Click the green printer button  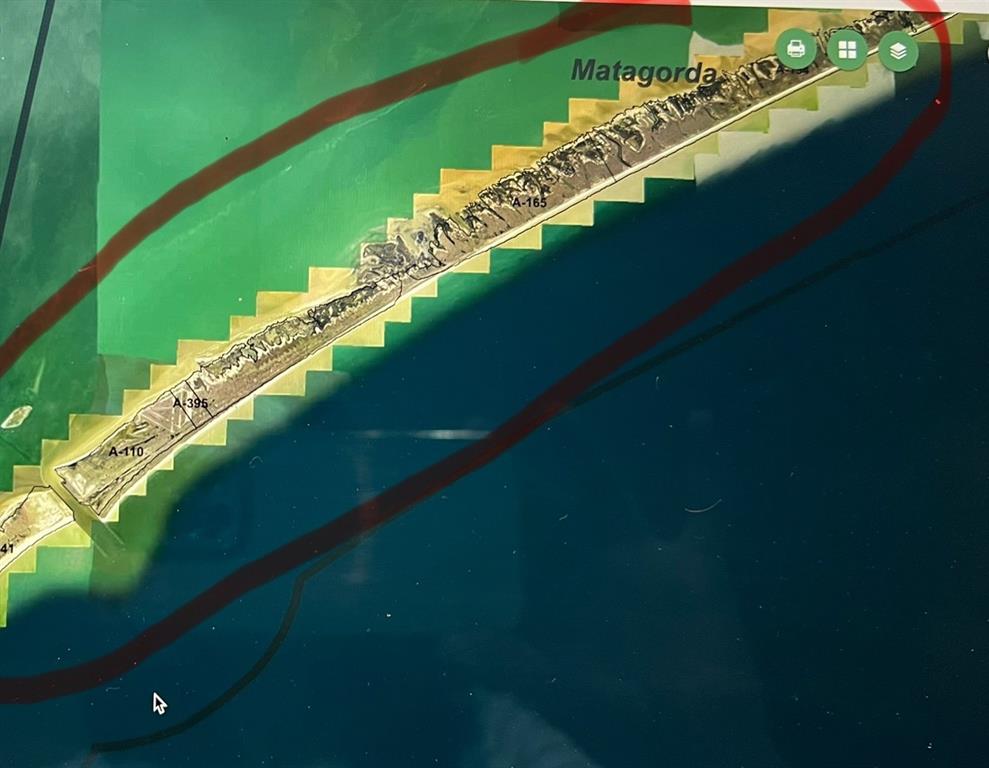(796, 49)
